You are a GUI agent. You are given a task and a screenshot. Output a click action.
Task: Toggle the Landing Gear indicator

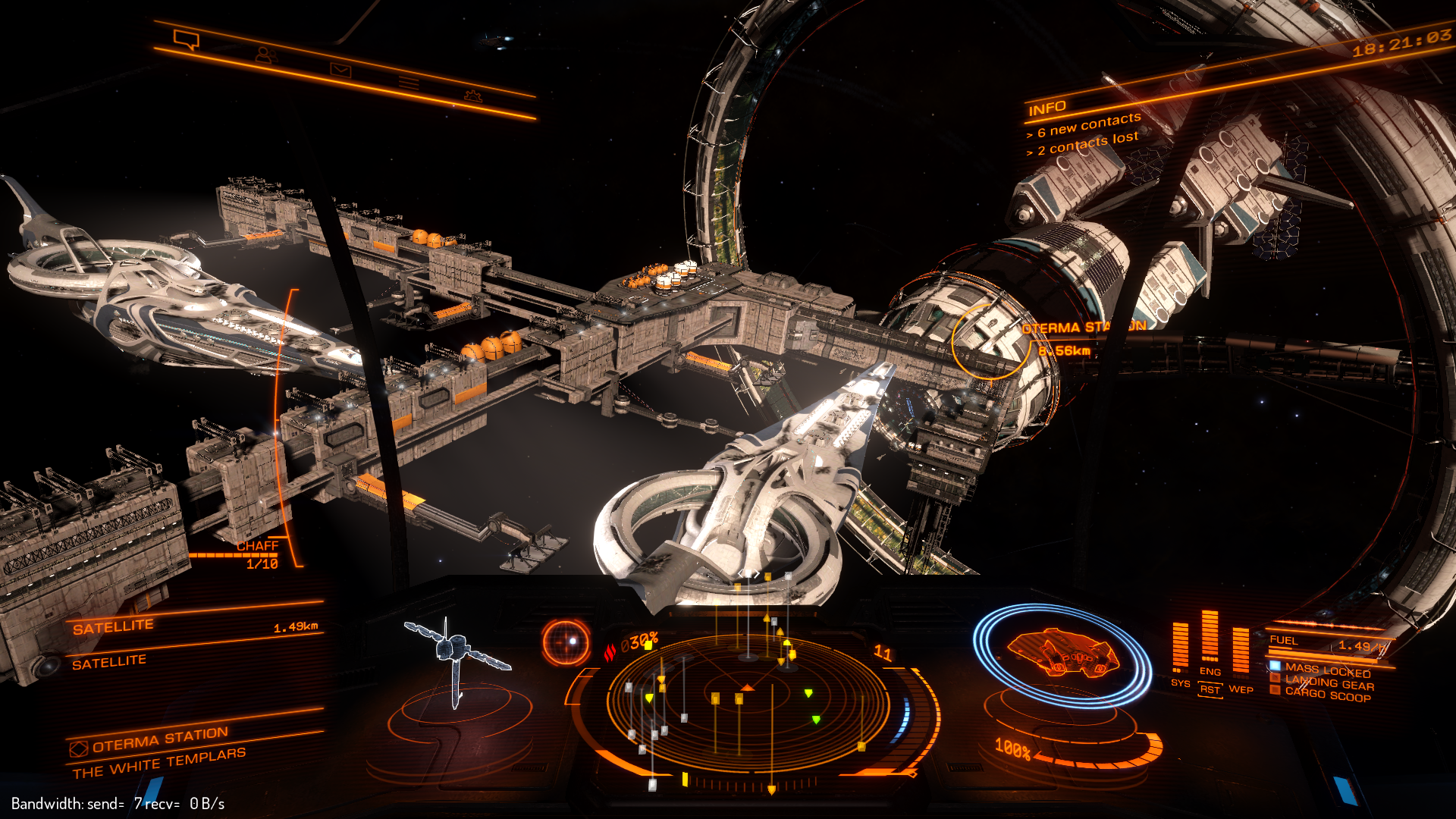click(x=1329, y=683)
